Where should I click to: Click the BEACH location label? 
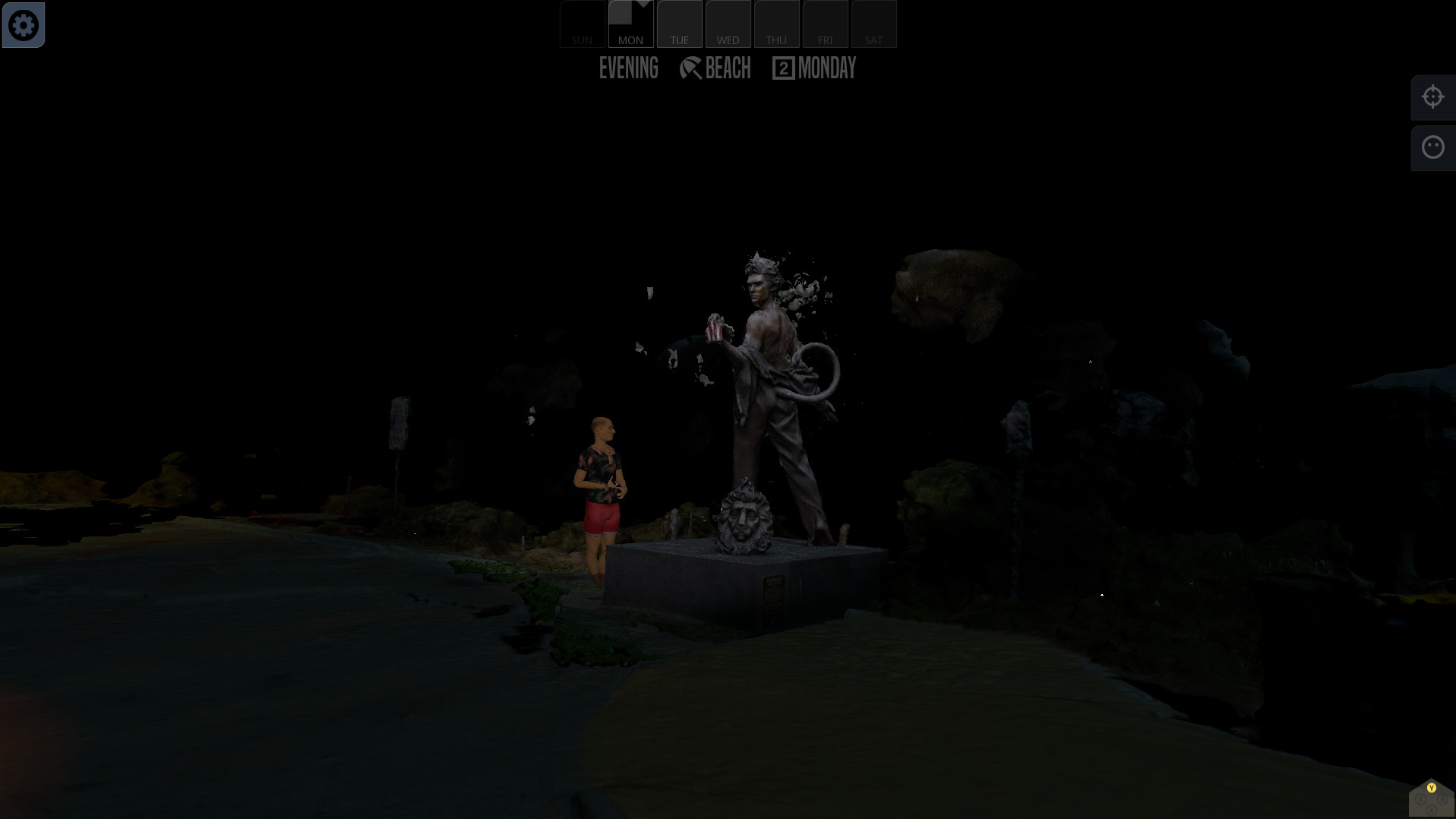[x=728, y=68]
